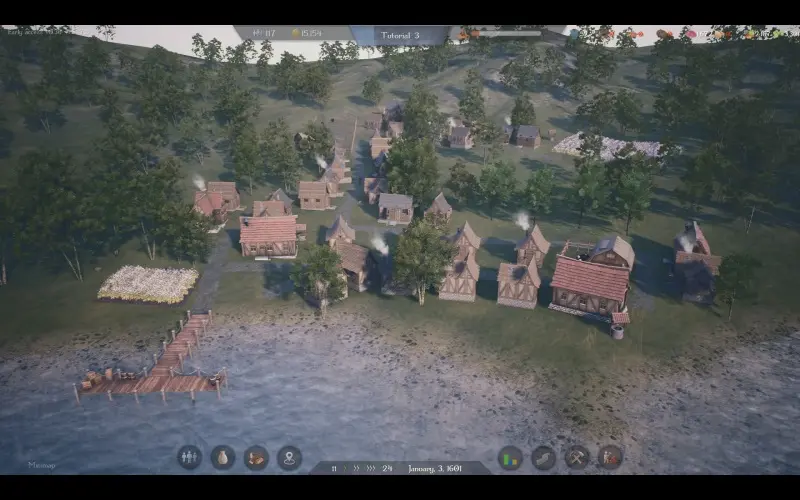The width and height of the screenshot is (800, 500).
Task: Pause the game with the pause button
Action: pos(331,468)
